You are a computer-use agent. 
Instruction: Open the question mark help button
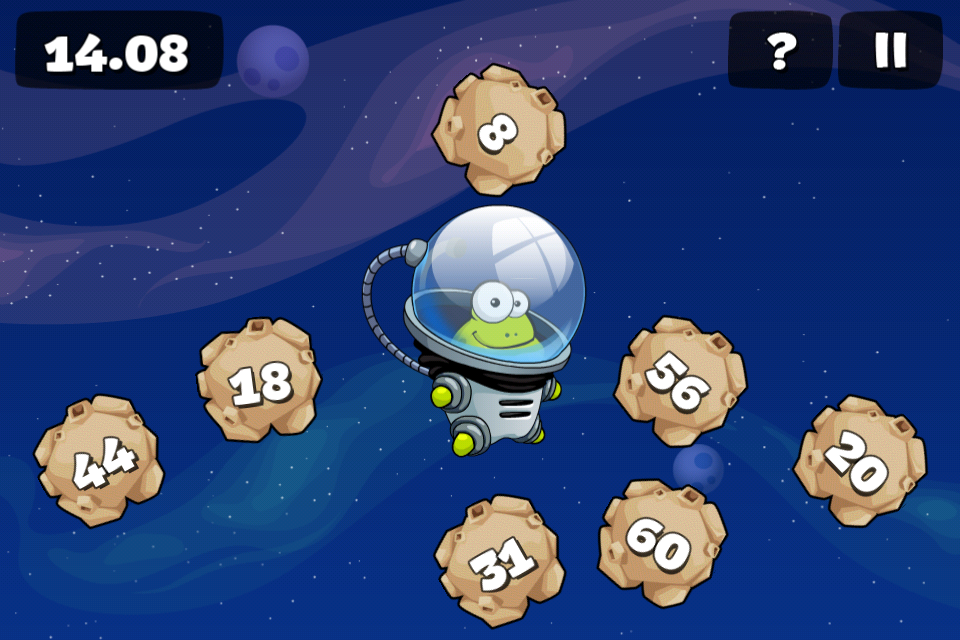(780, 50)
